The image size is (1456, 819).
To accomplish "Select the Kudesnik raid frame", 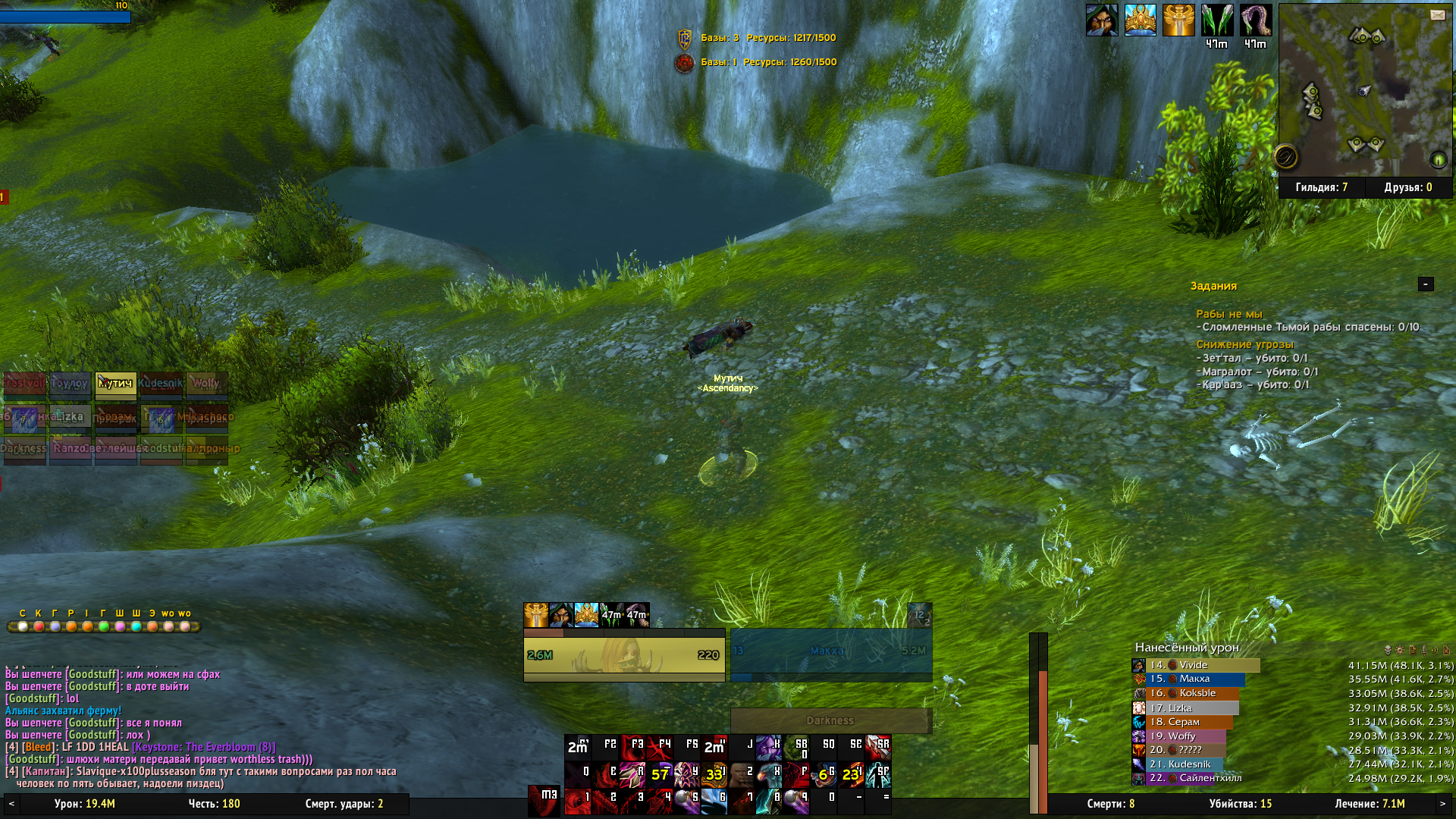I will pyautogui.click(x=161, y=384).
